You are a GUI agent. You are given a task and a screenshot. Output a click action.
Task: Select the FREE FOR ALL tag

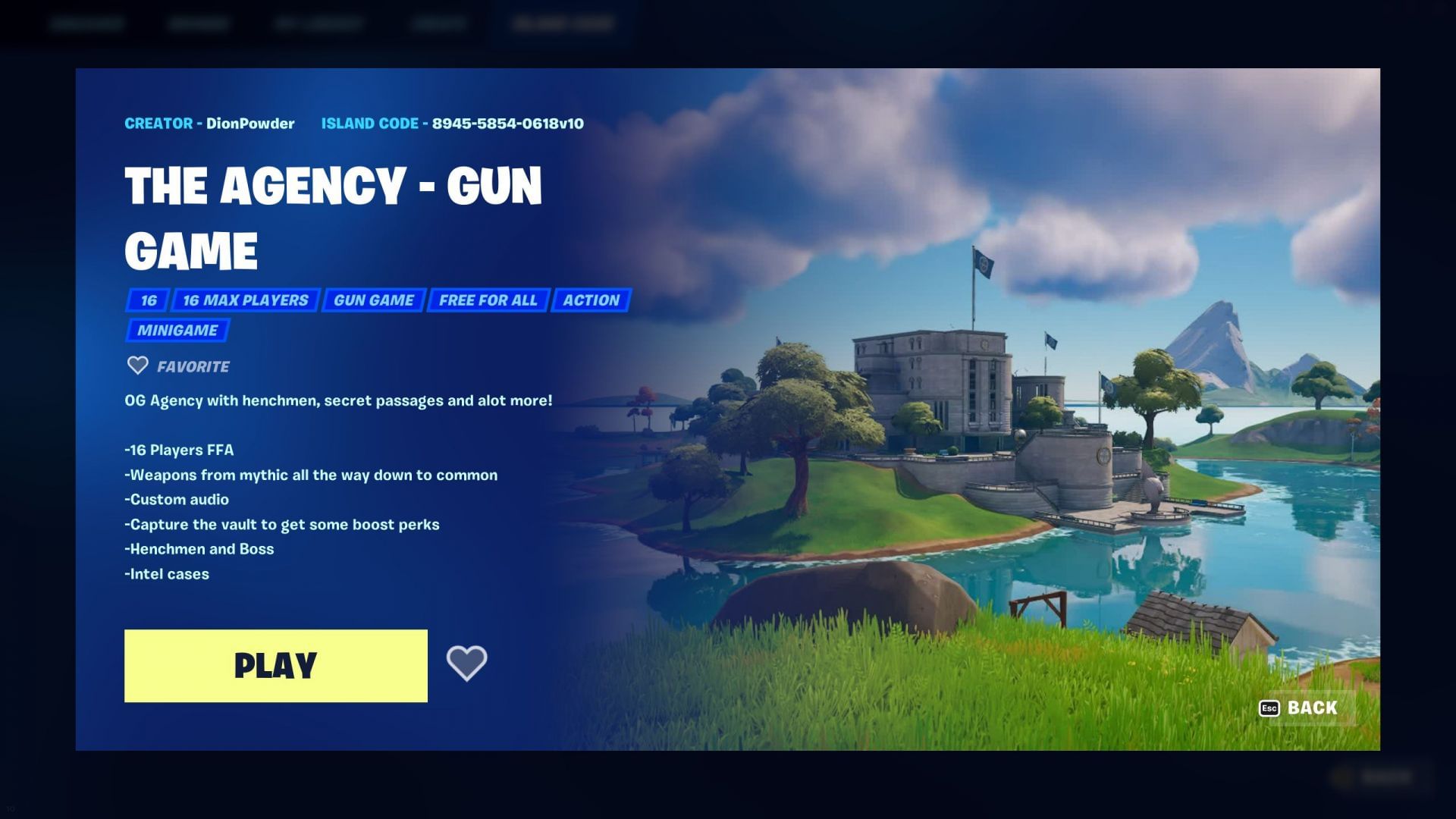[488, 300]
